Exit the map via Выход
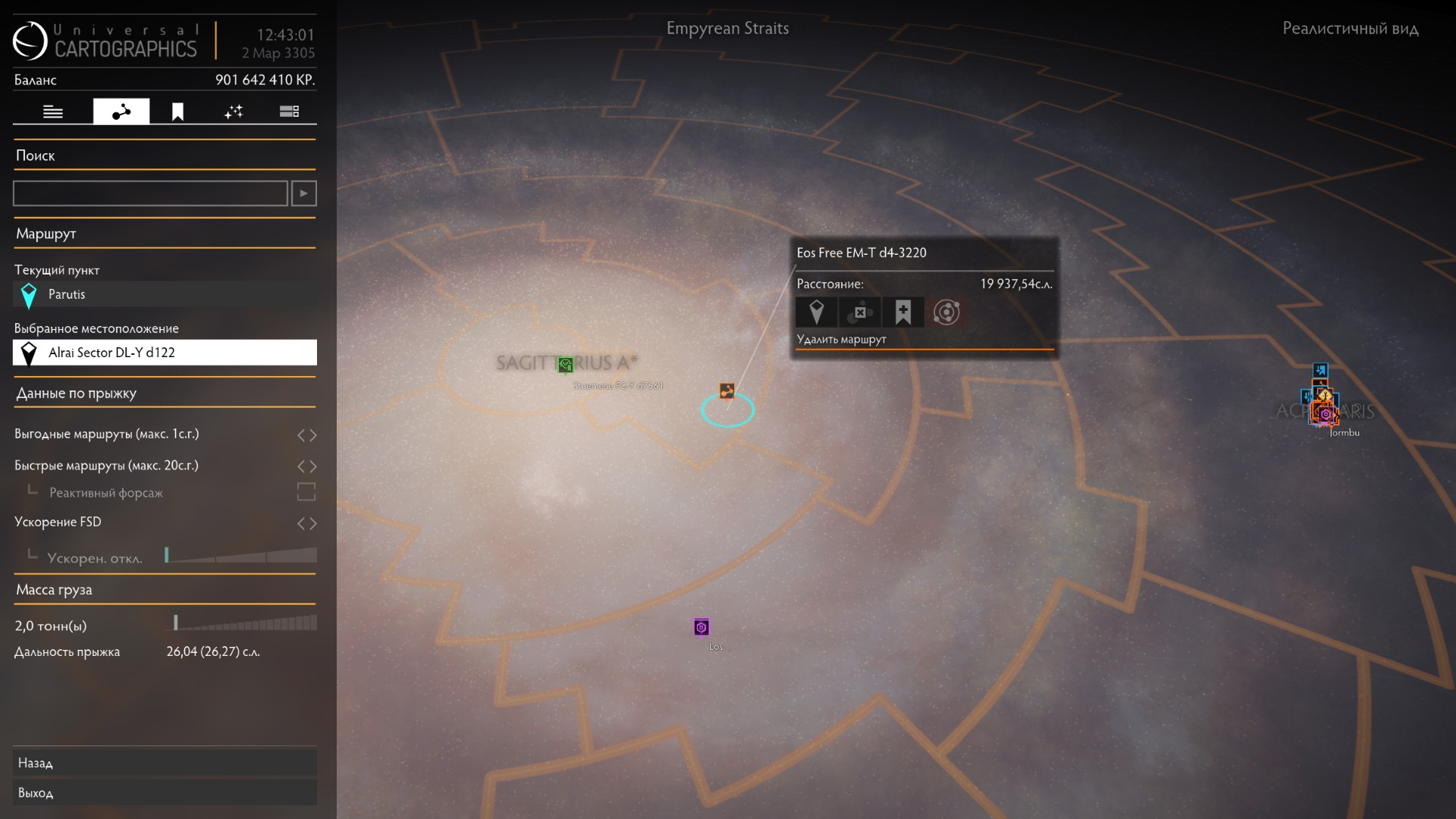The width and height of the screenshot is (1456, 819). 165,792
